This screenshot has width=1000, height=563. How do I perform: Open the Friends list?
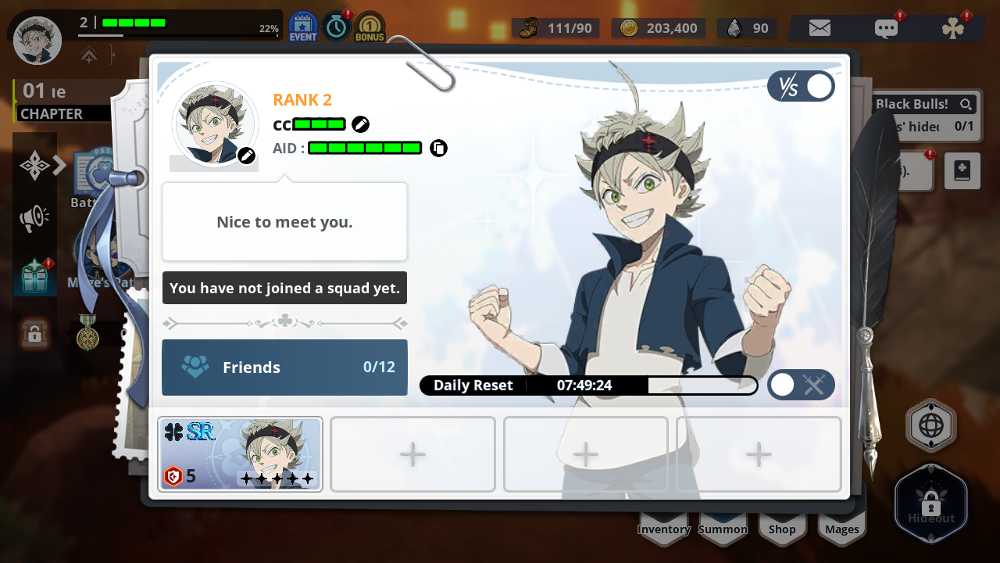pos(285,367)
